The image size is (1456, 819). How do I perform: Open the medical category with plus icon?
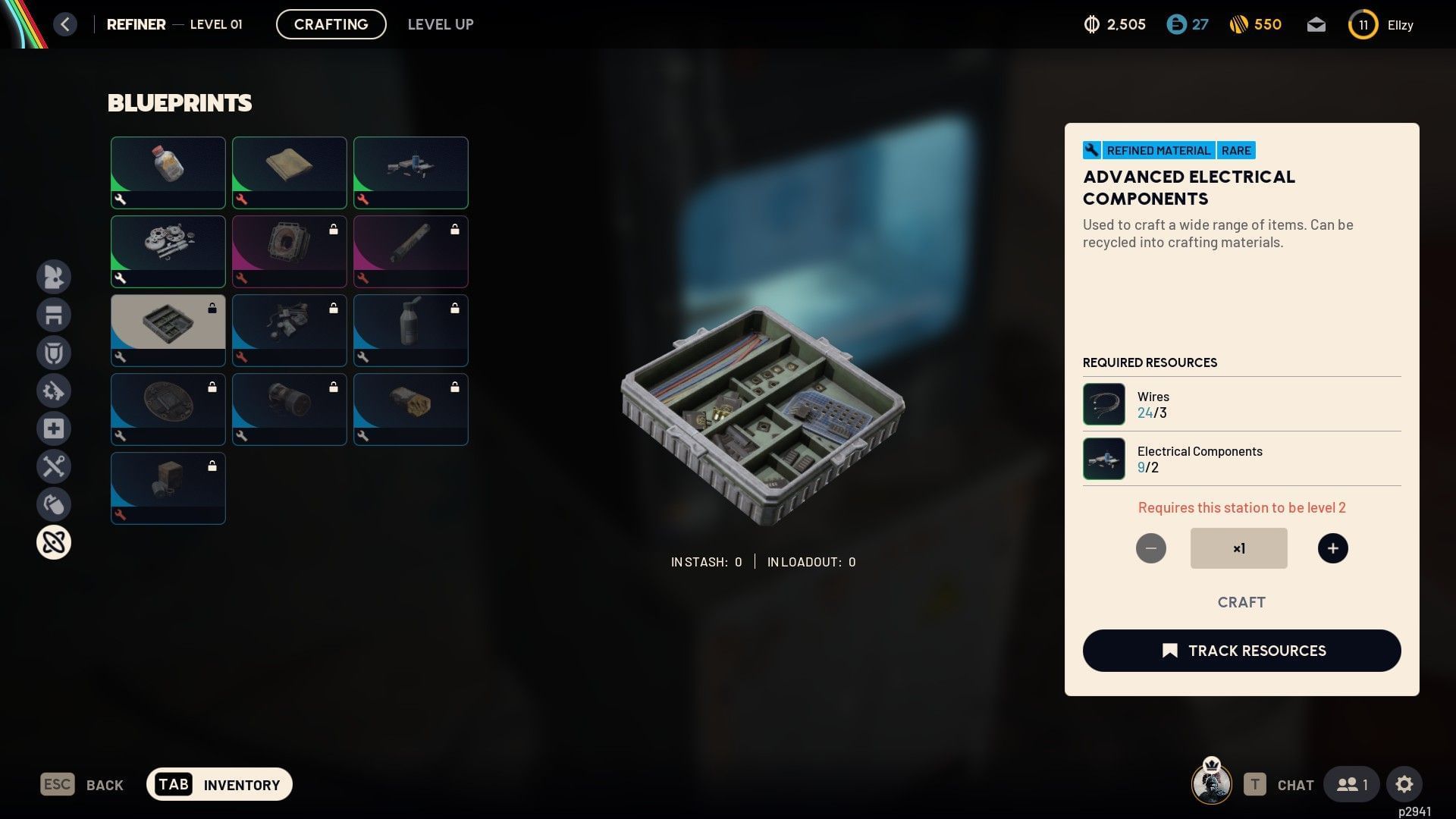[x=54, y=428]
